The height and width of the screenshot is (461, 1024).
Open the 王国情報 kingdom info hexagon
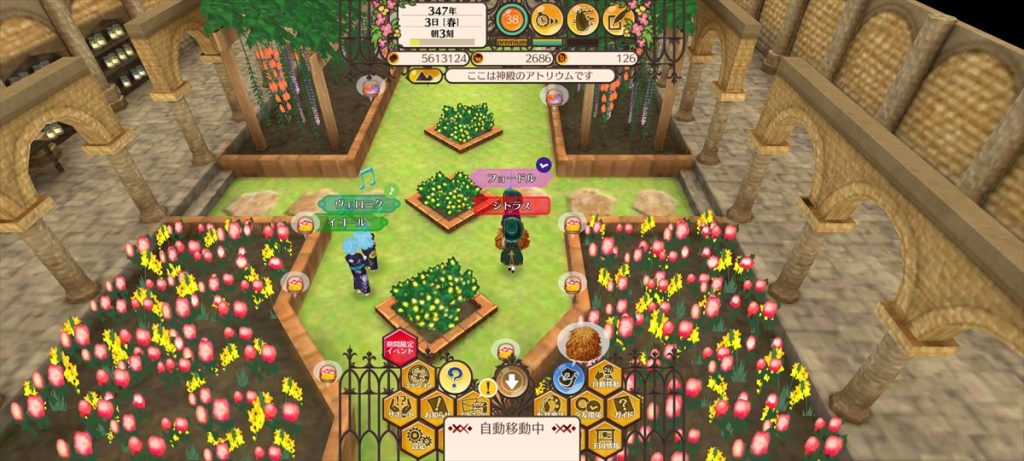coord(604,438)
